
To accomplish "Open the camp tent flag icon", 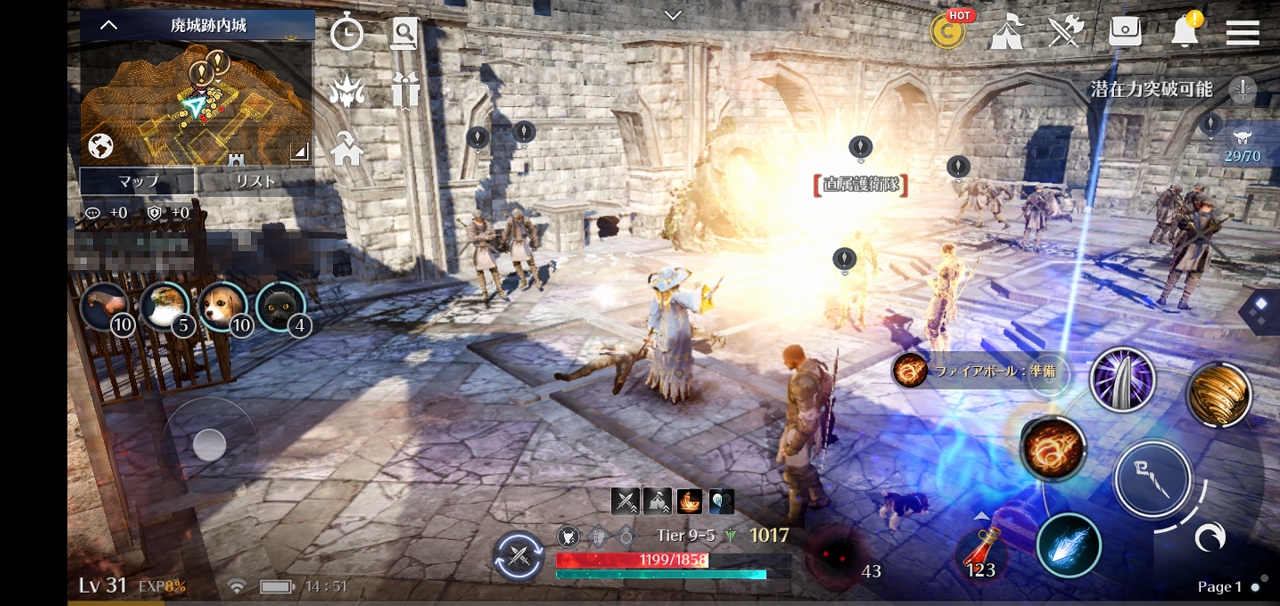I will coord(1006,32).
